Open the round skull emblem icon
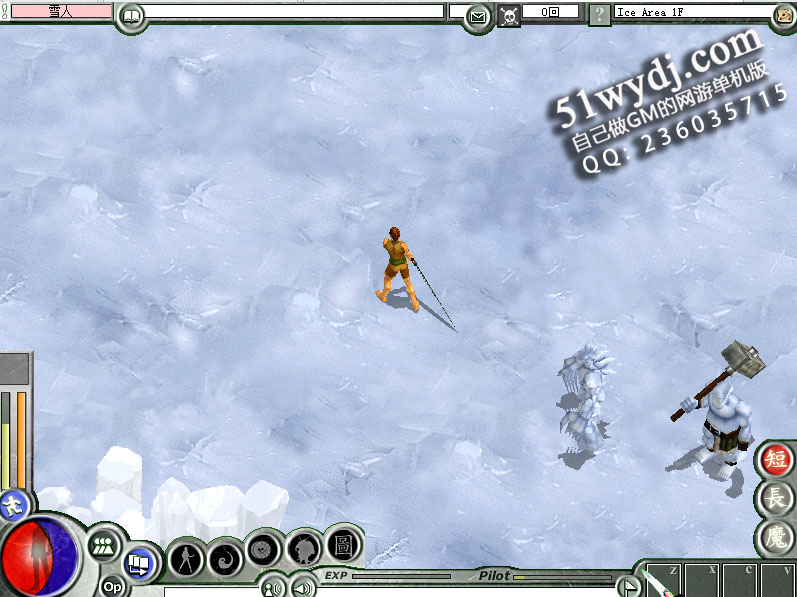This screenshot has width=797, height=597. pos(264,548)
